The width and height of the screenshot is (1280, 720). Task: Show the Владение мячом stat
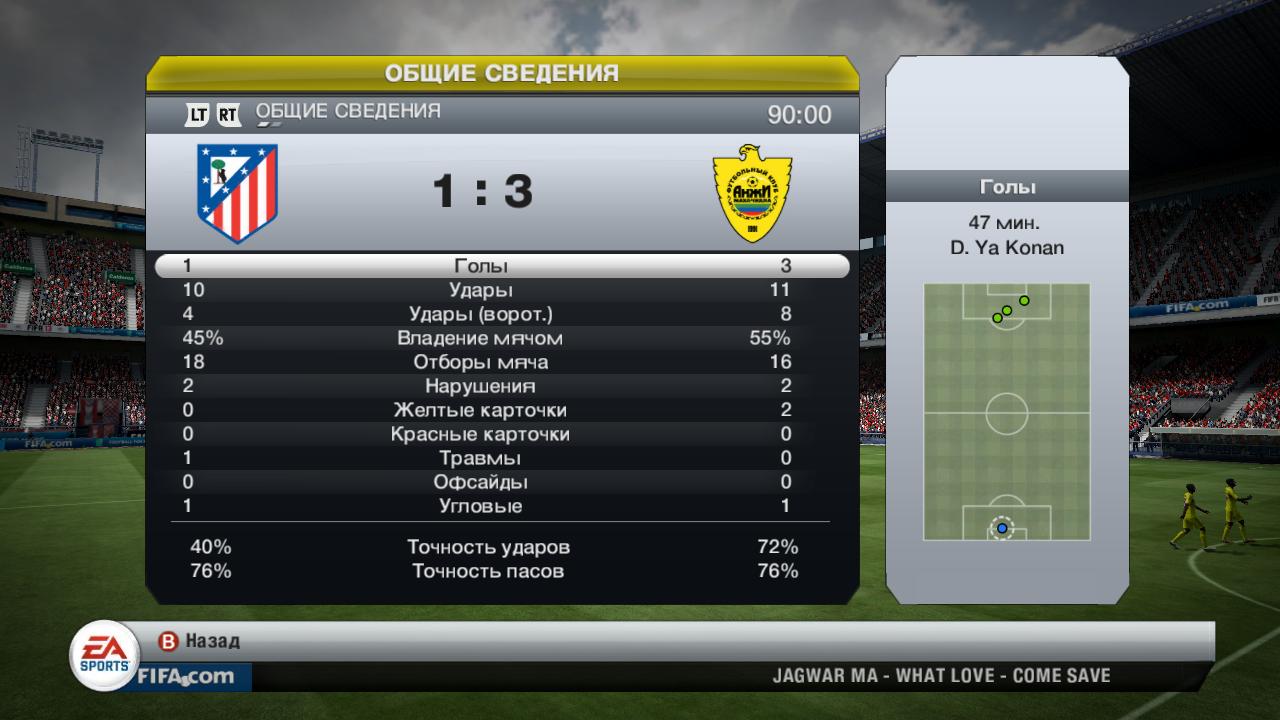click(x=481, y=338)
